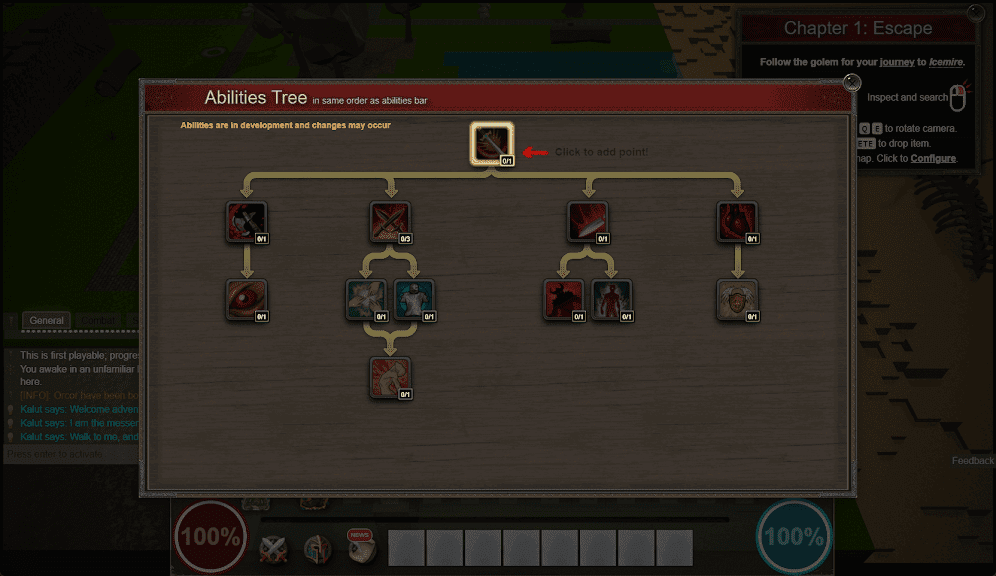Open the crossed swords menu on the bottom bar
The image size is (996, 576).
point(274,548)
